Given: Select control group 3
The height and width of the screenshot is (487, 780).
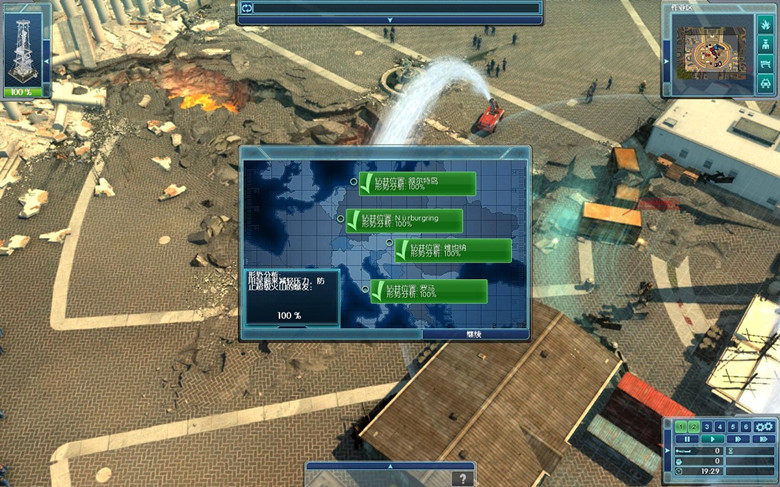Looking at the screenshot, I should pos(708,426).
